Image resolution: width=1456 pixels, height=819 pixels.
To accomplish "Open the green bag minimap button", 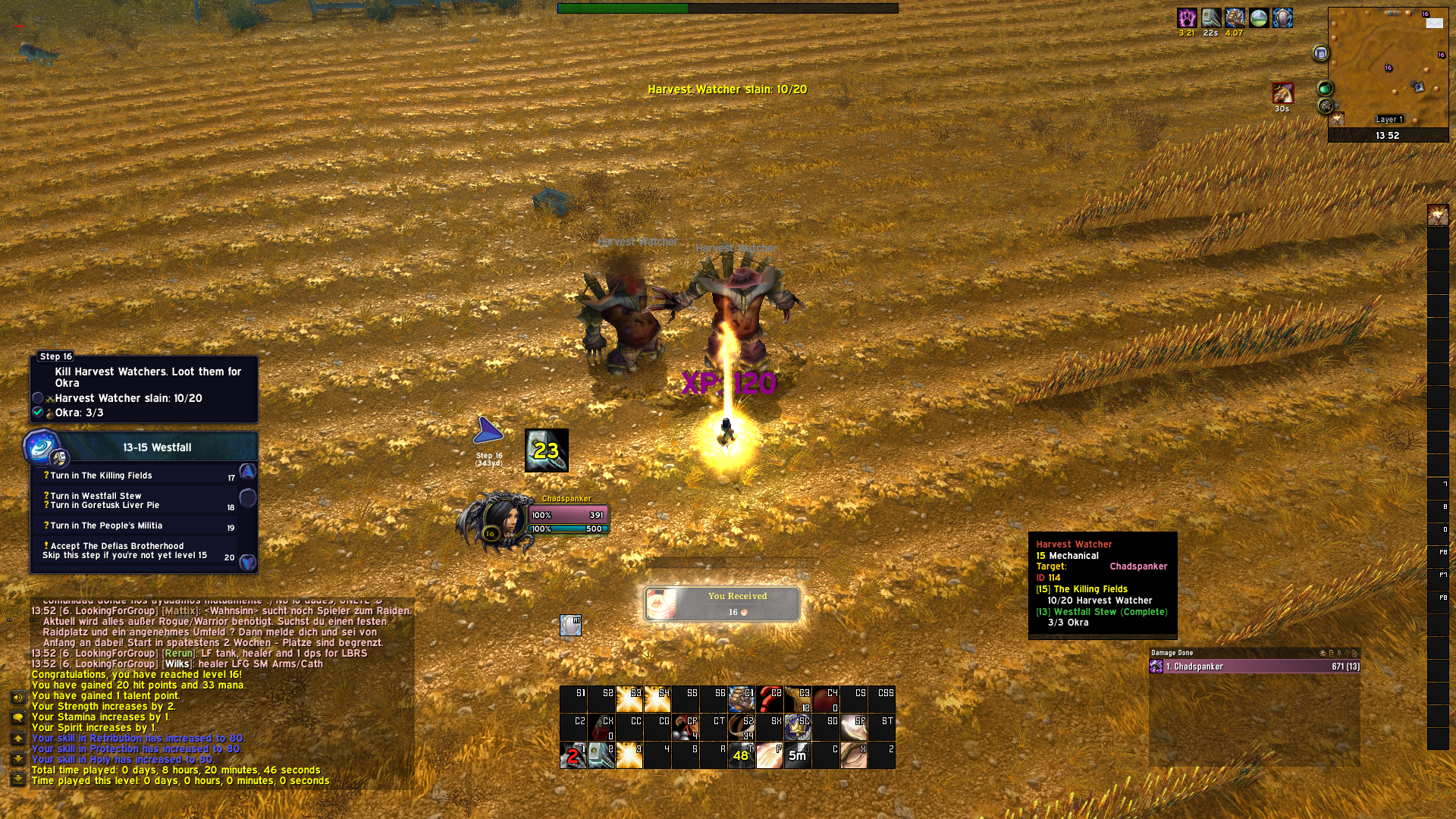I will point(1325,89).
